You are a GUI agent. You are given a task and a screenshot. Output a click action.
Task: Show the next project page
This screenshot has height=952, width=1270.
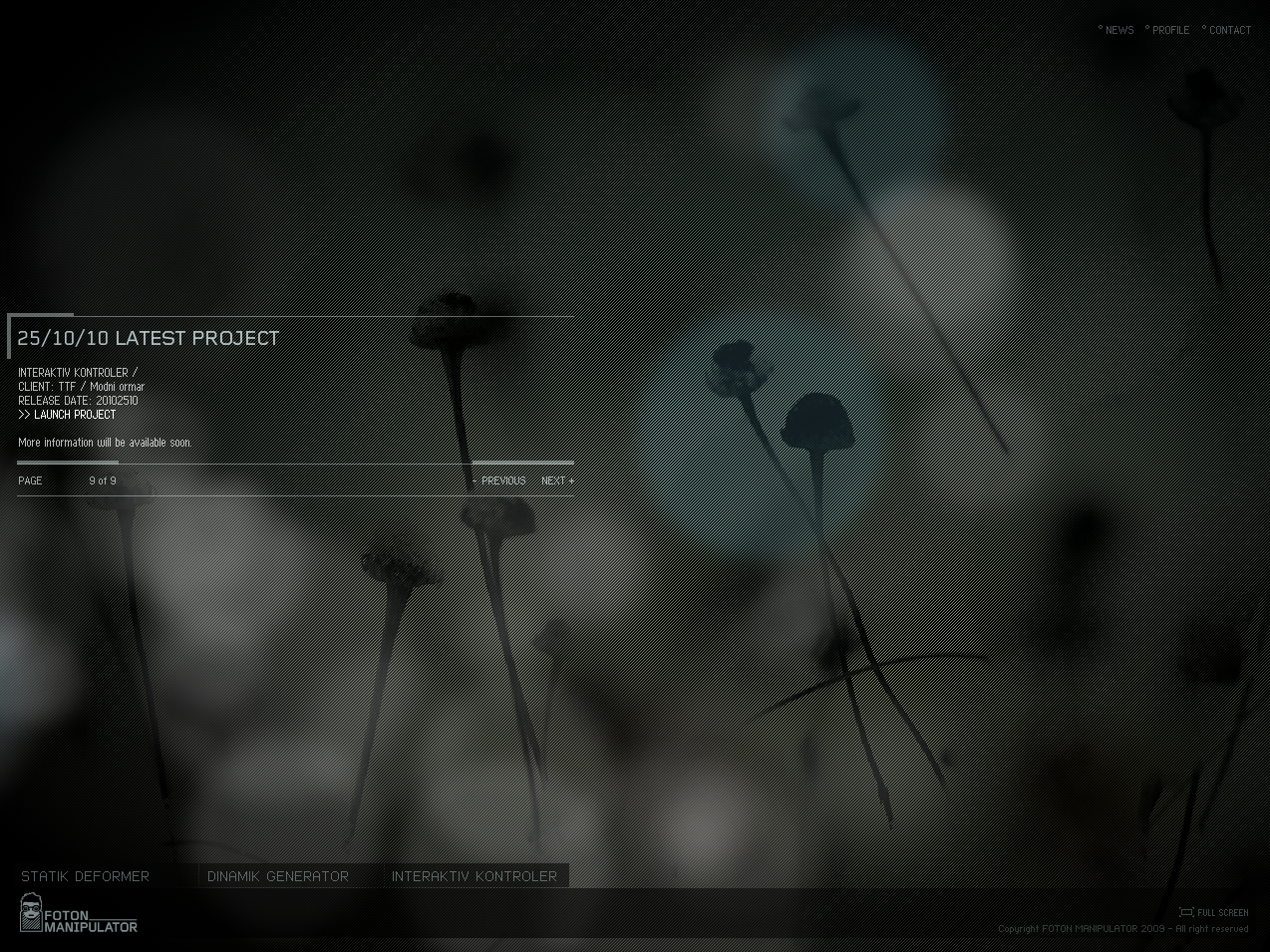click(x=556, y=480)
